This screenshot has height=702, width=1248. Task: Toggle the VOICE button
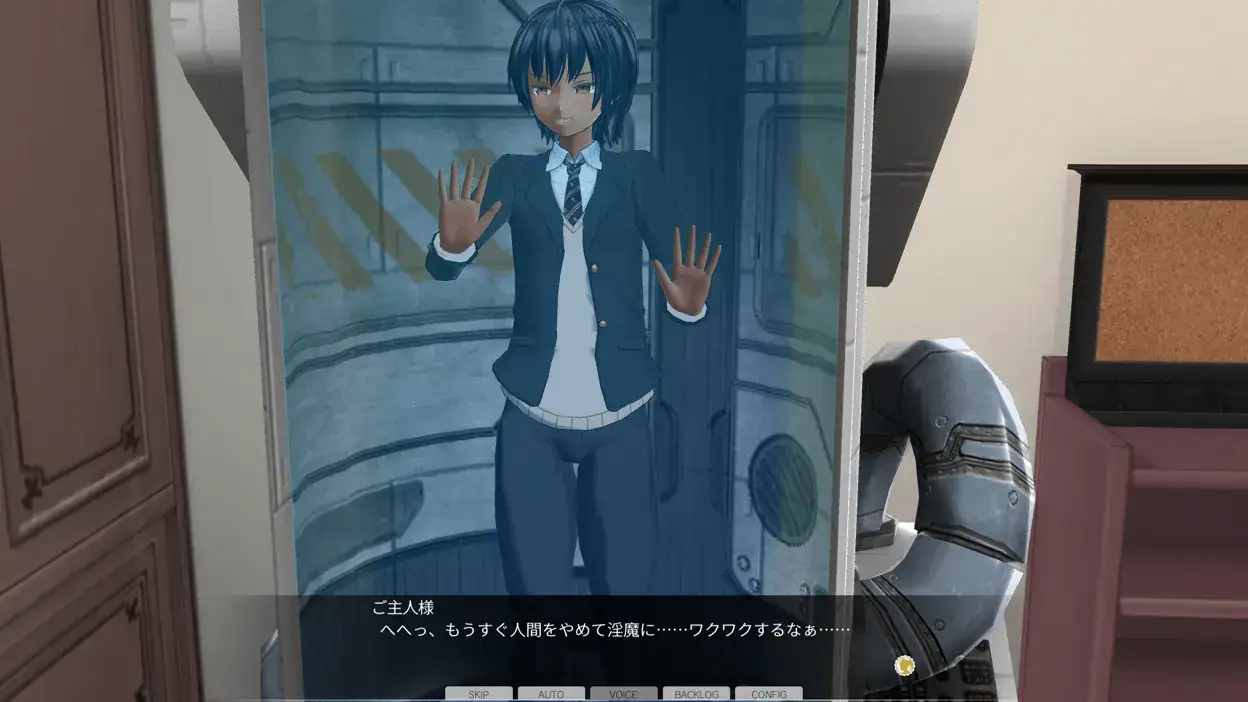623,694
